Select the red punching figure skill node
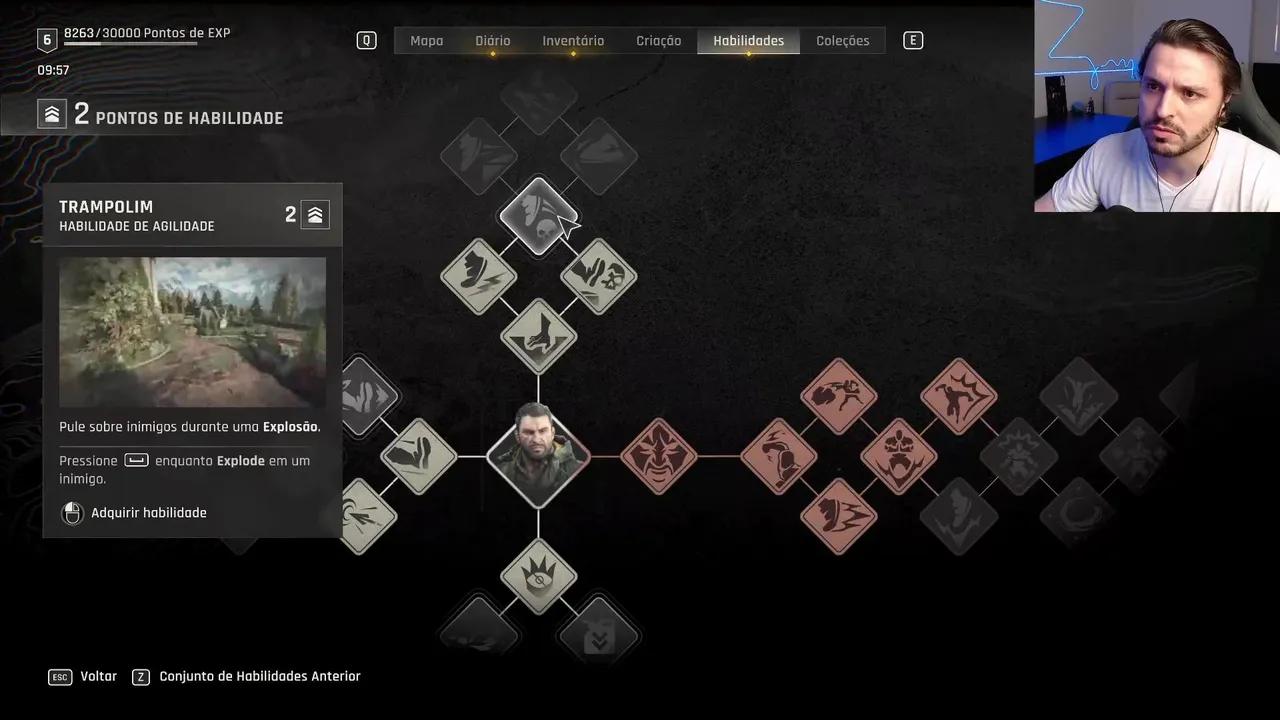This screenshot has height=720, width=1280. pos(838,396)
